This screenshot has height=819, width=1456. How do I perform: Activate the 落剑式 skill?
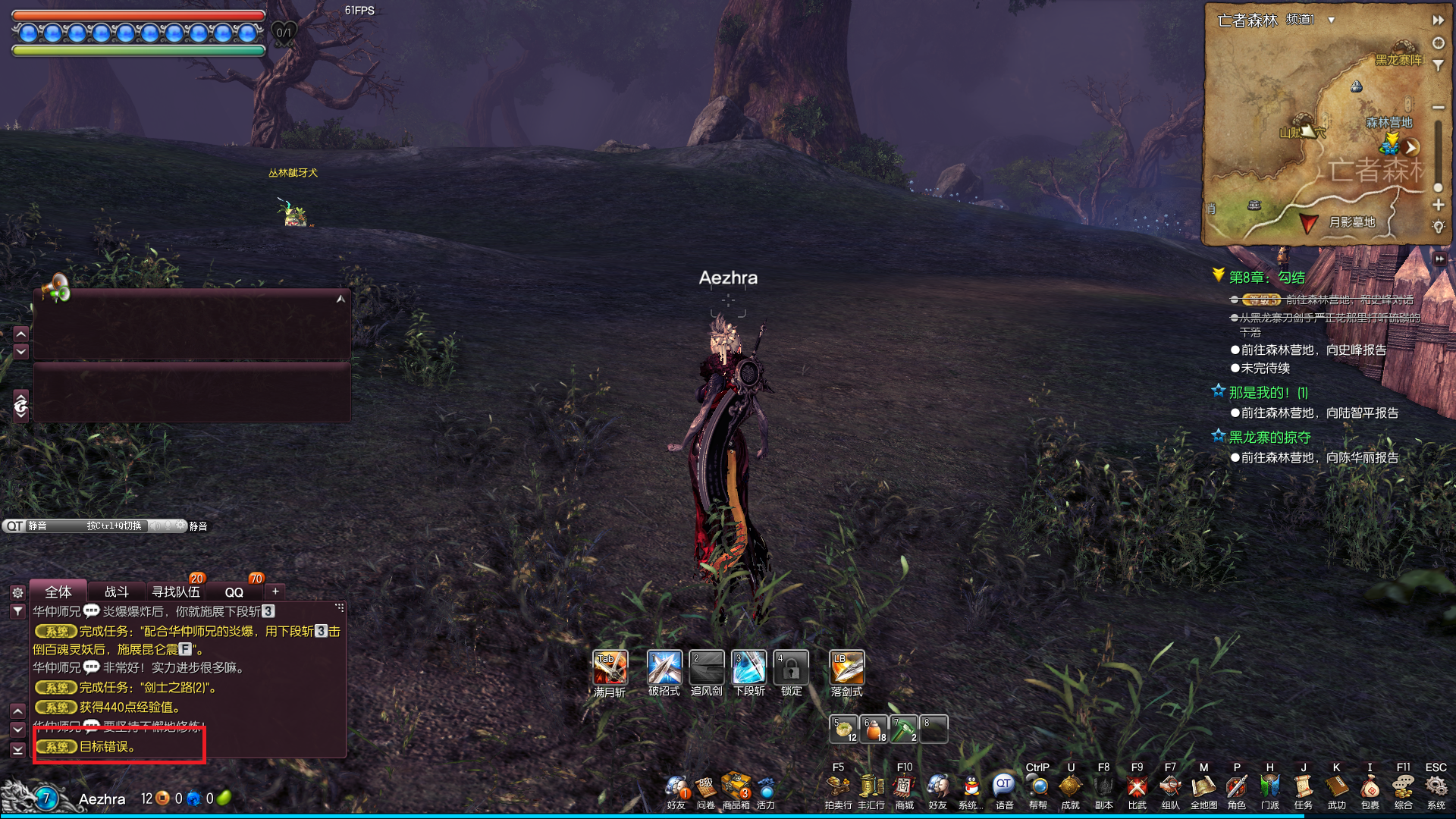tap(847, 668)
